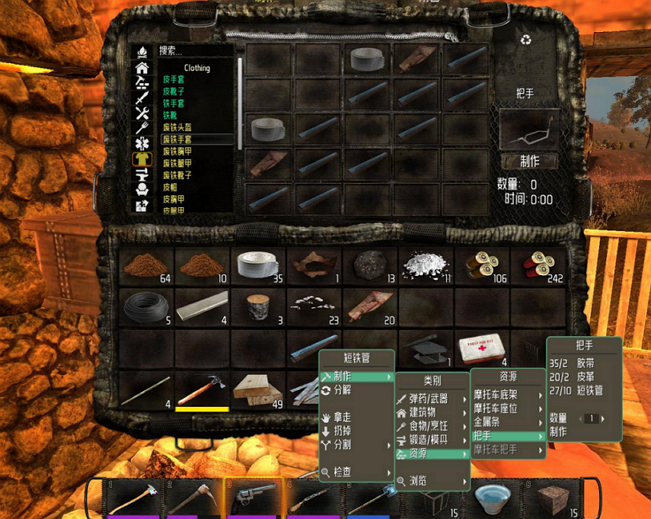Select 扔掉 to drop the item
Viewport: 651px width, 519px height.
click(343, 430)
